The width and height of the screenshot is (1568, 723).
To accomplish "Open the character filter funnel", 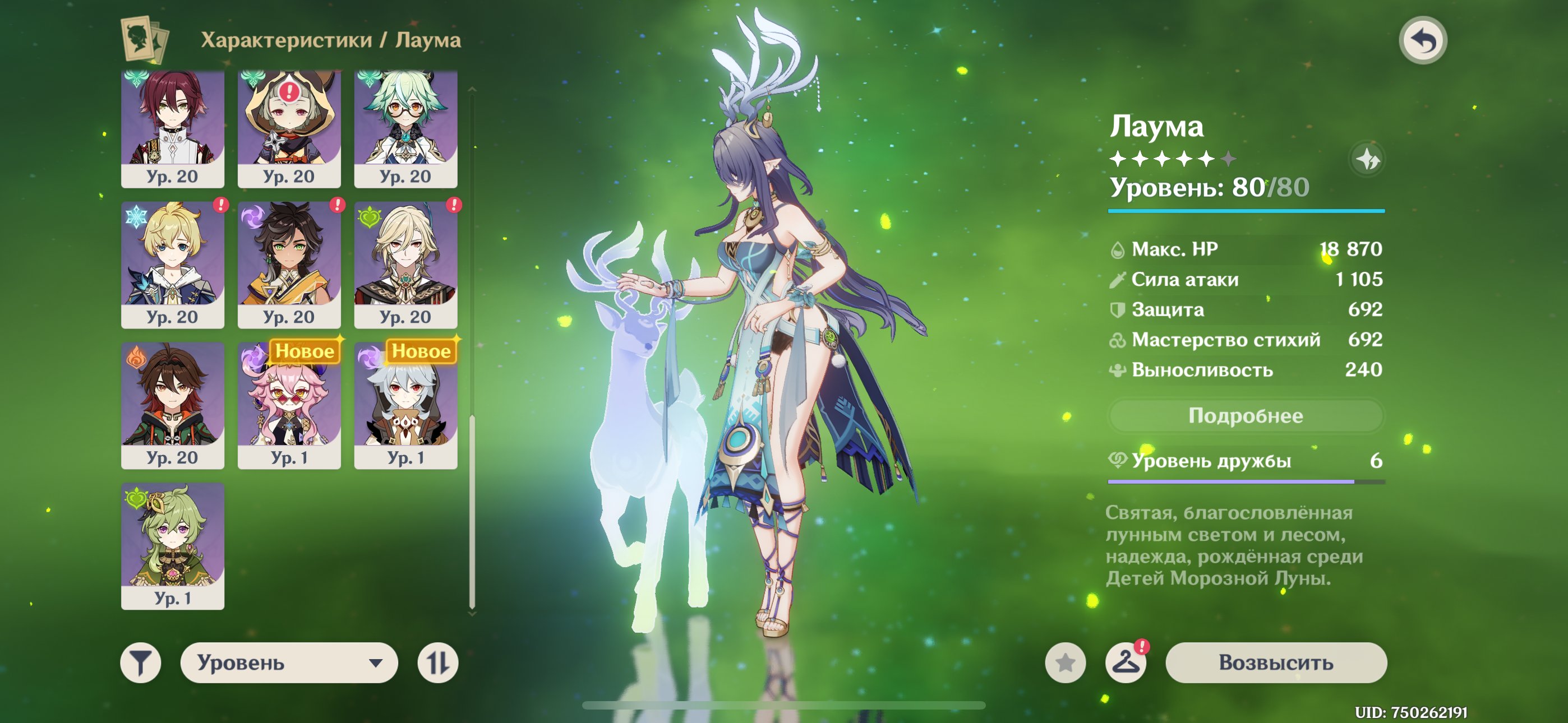I will (x=141, y=662).
